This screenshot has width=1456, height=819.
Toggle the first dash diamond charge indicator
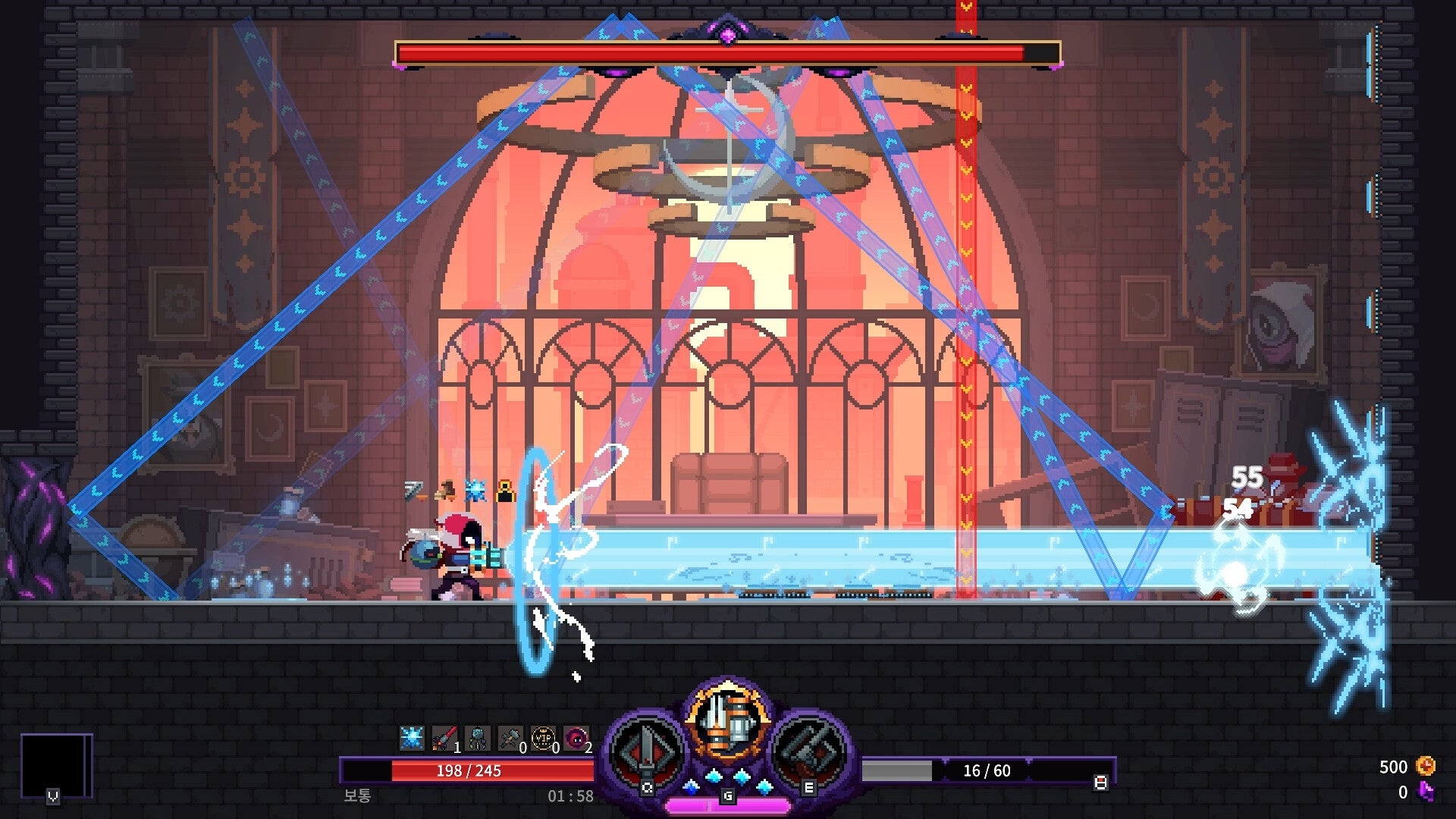690,788
